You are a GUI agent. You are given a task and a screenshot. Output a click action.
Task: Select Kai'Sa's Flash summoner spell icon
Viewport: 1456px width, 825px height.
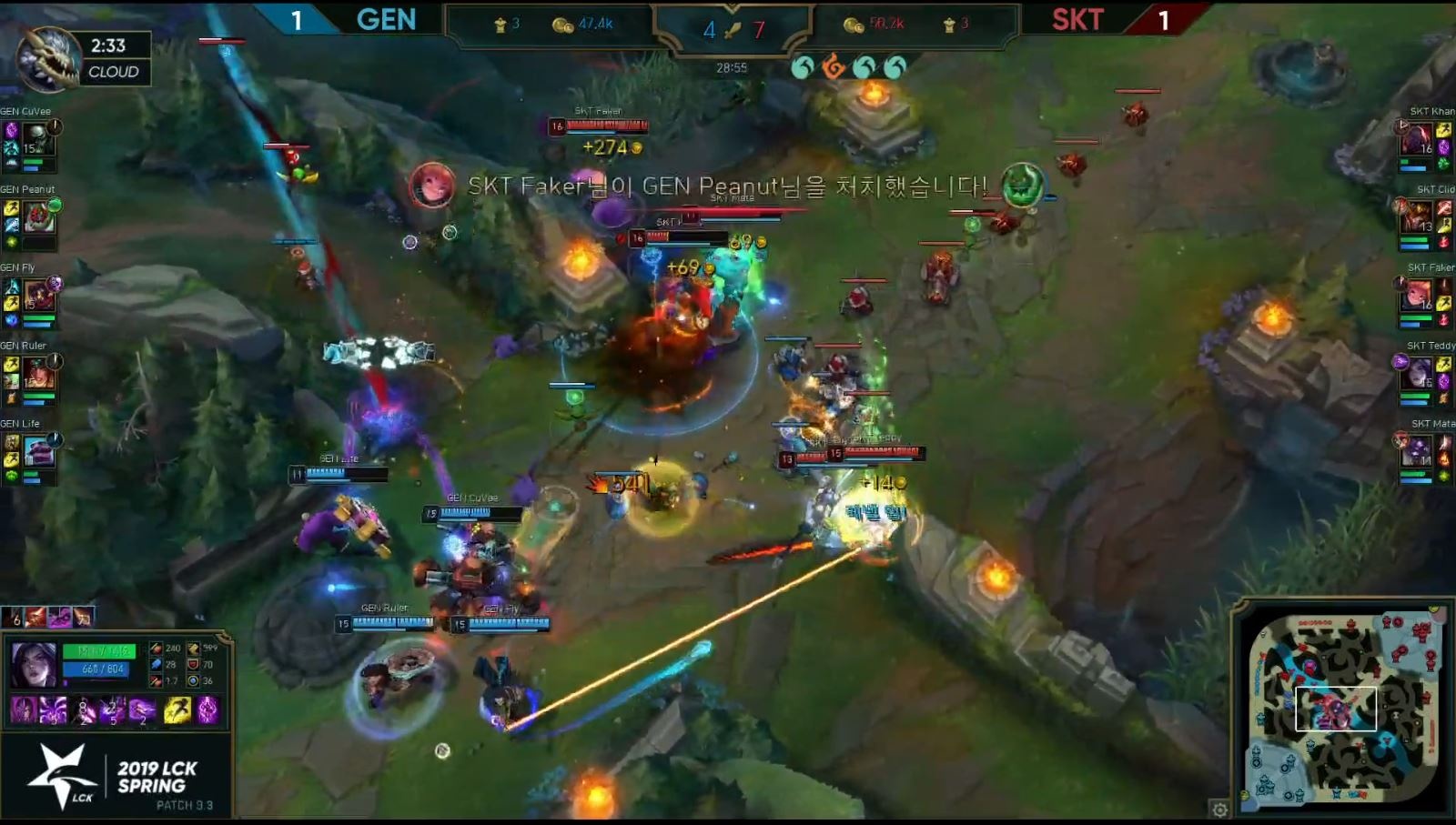click(178, 709)
